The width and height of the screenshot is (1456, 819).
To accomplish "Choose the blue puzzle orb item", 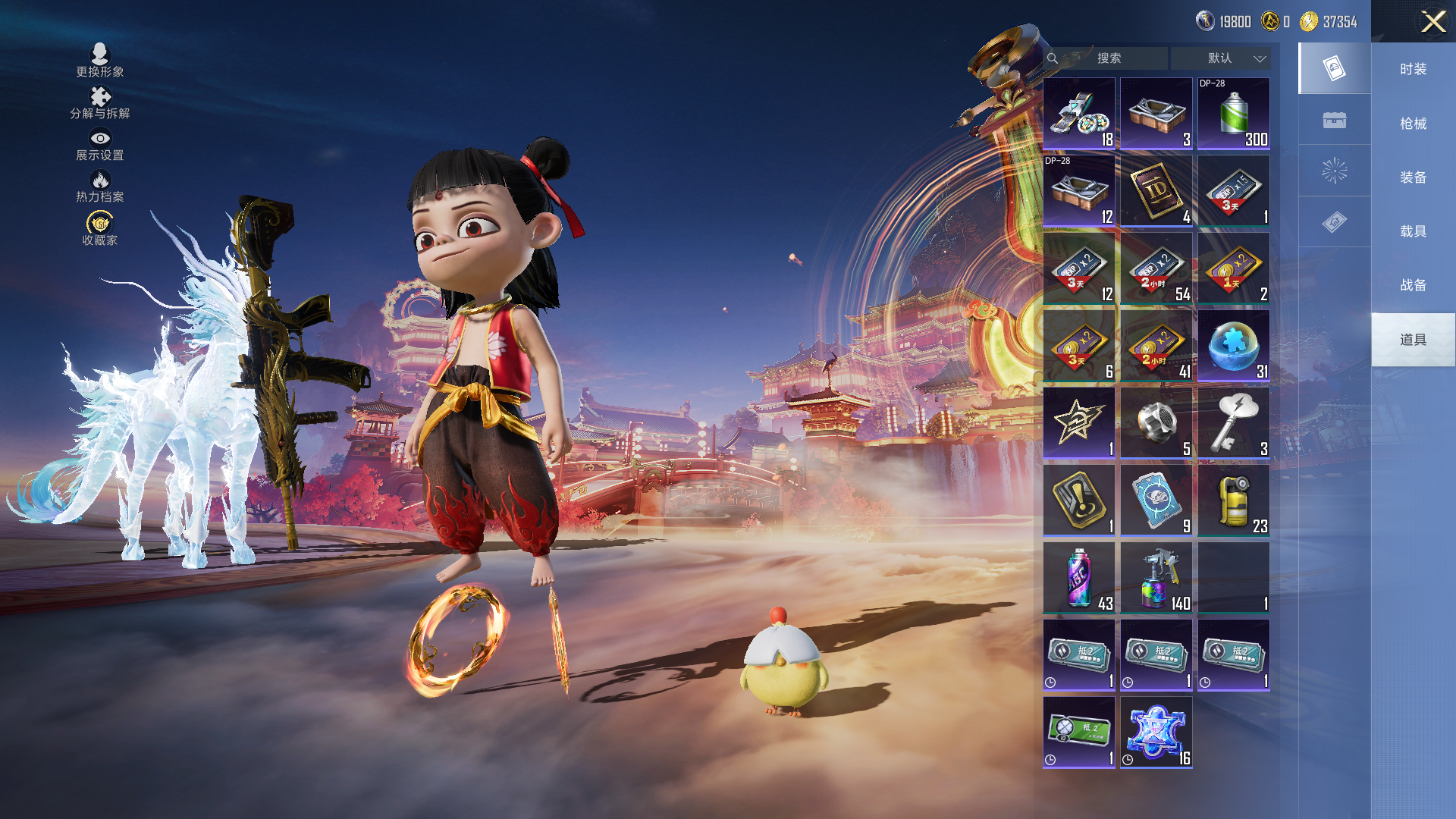I will (x=1233, y=346).
